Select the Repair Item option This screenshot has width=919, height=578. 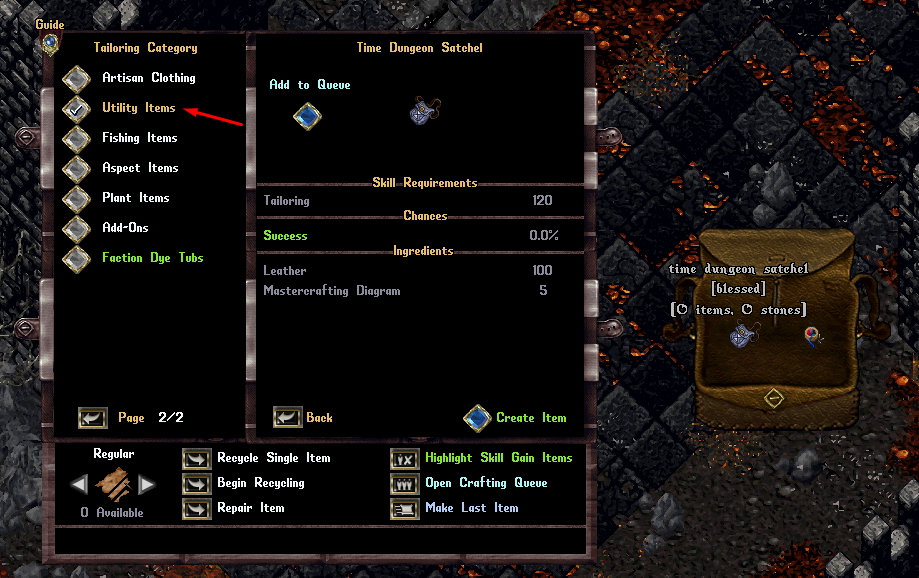(196, 509)
